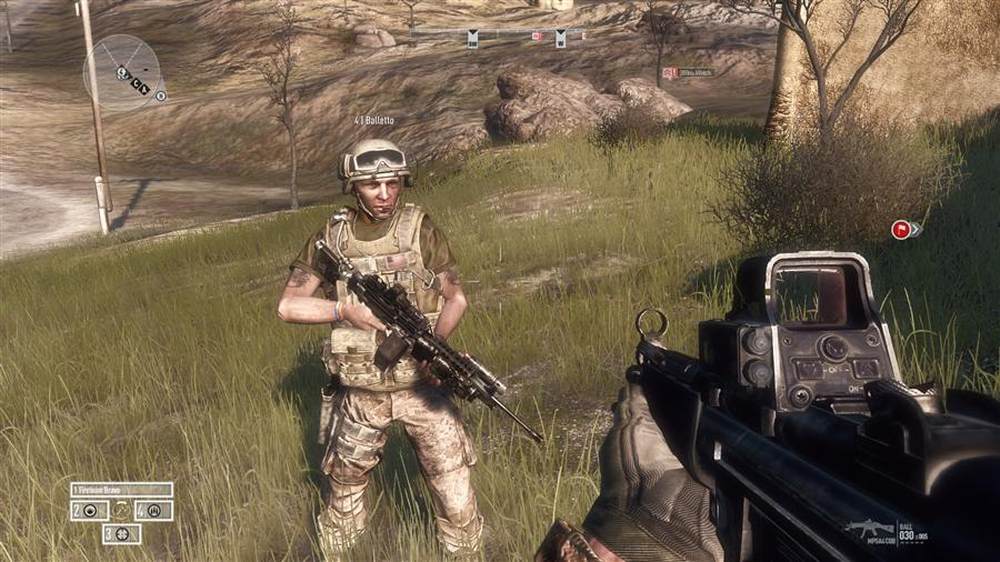
Task: Click the red attack waypoint marker
Action: tap(671, 73)
